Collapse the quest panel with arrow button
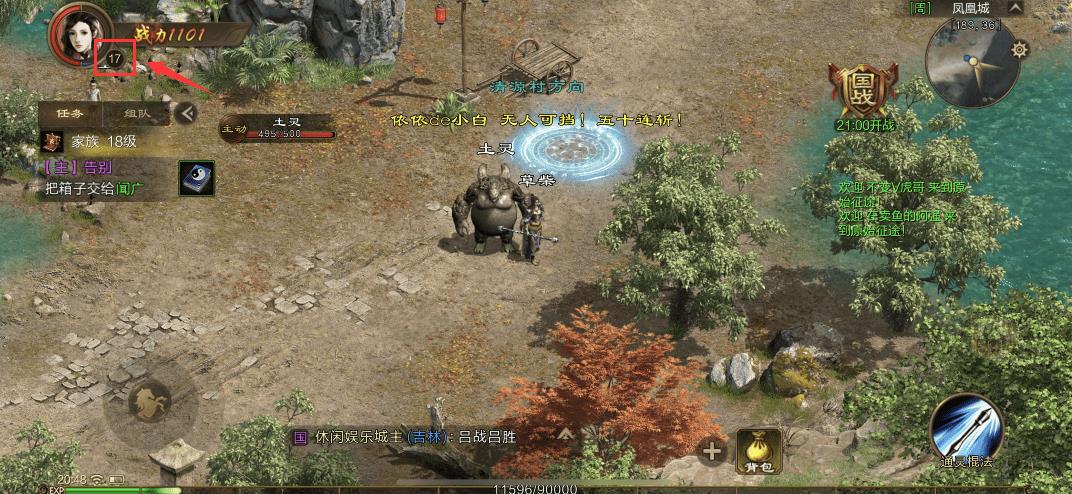1072x494 pixels. point(184,114)
